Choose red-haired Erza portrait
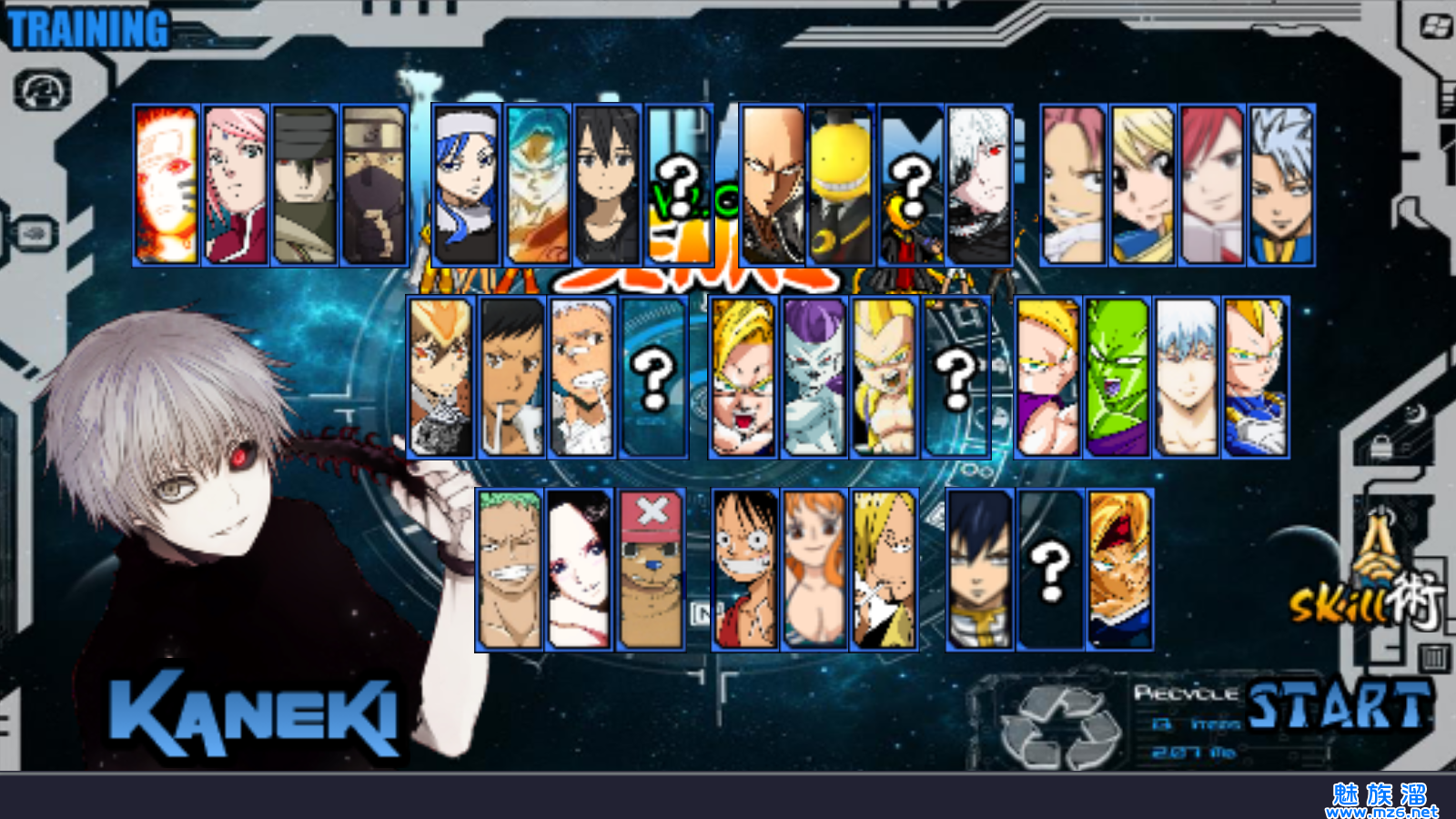 click(1212, 185)
